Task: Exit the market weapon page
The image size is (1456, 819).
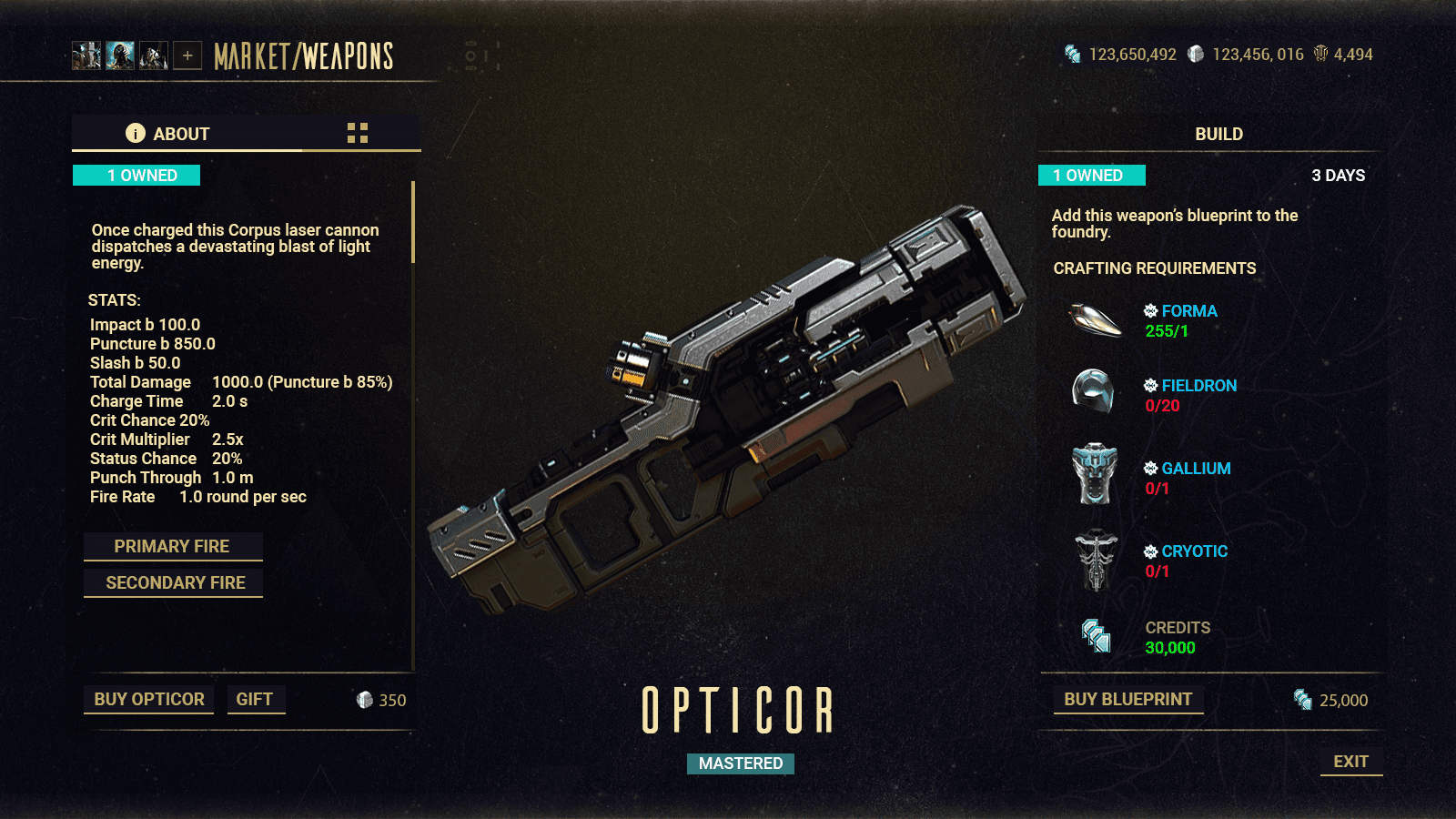Action: click(1350, 762)
